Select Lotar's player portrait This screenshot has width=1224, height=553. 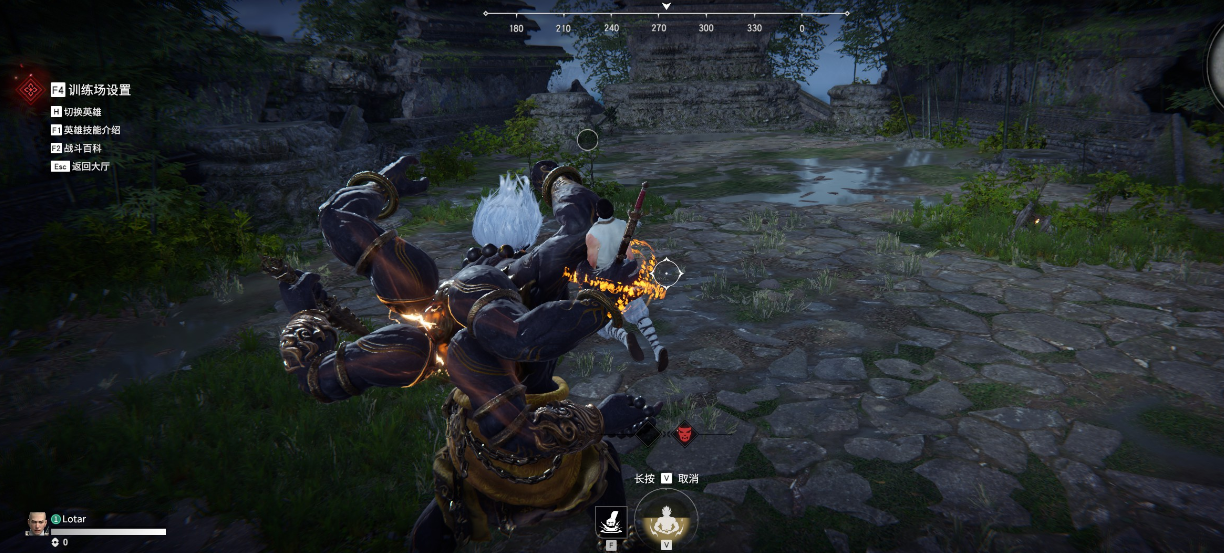point(37,522)
